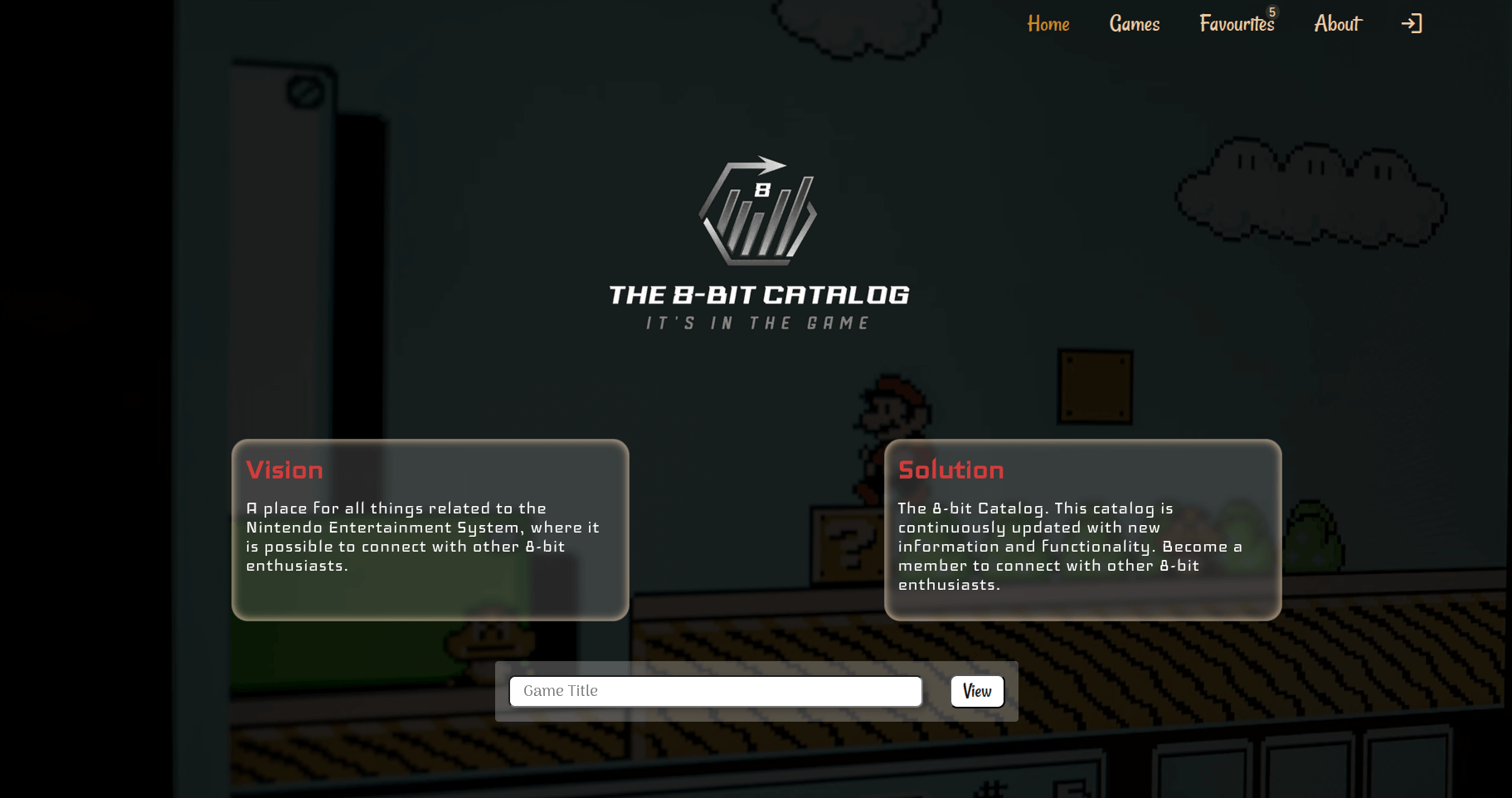Open the Games section

1134,23
